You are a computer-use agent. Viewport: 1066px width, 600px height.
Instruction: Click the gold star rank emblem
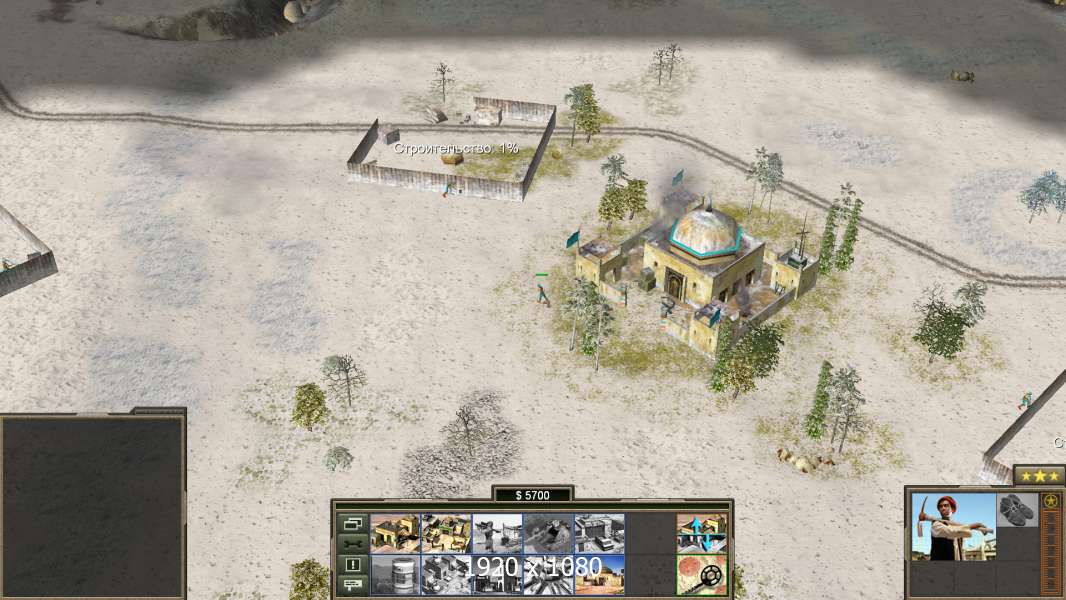[1050, 501]
